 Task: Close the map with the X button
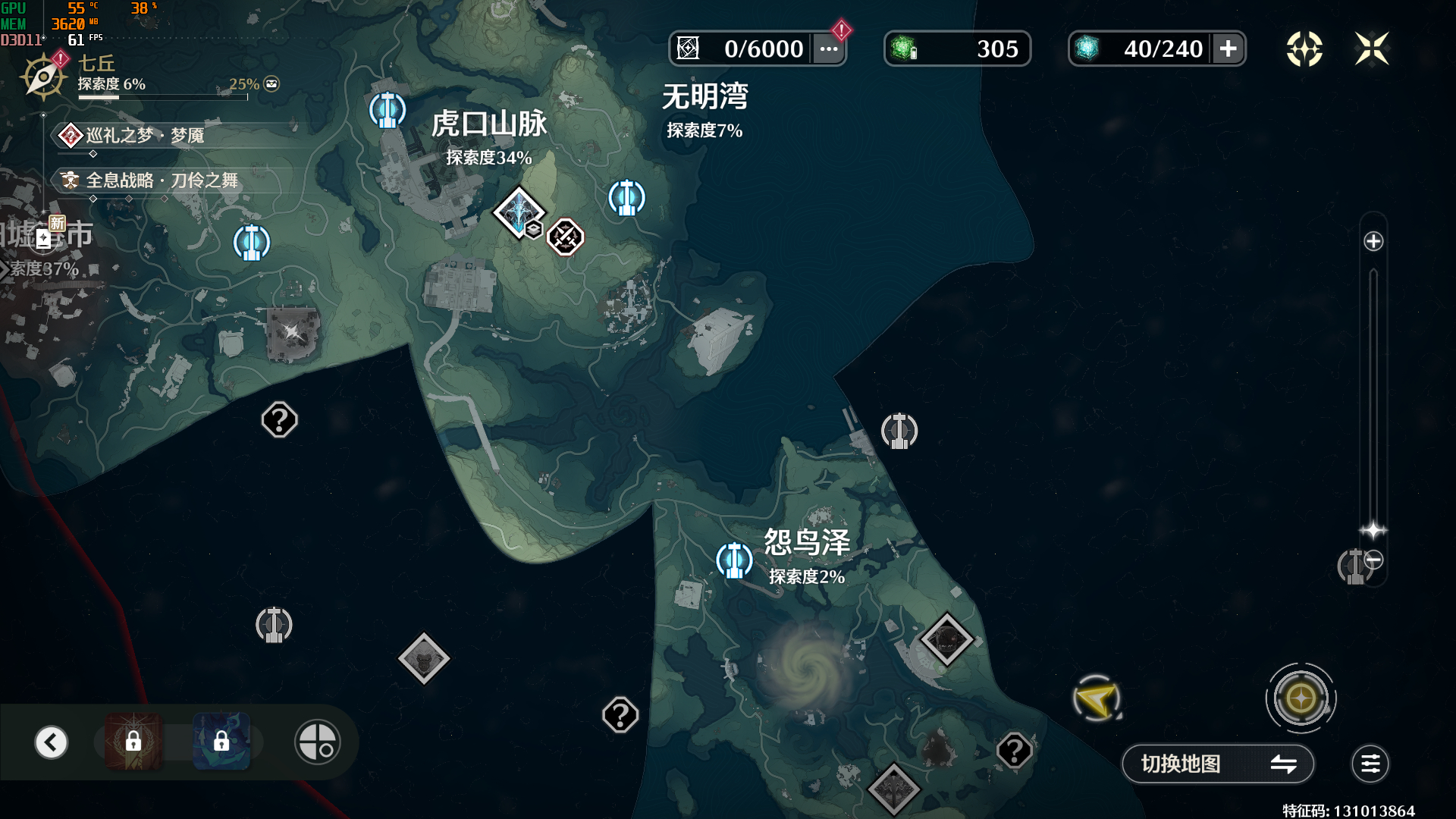pos(1372,49)
